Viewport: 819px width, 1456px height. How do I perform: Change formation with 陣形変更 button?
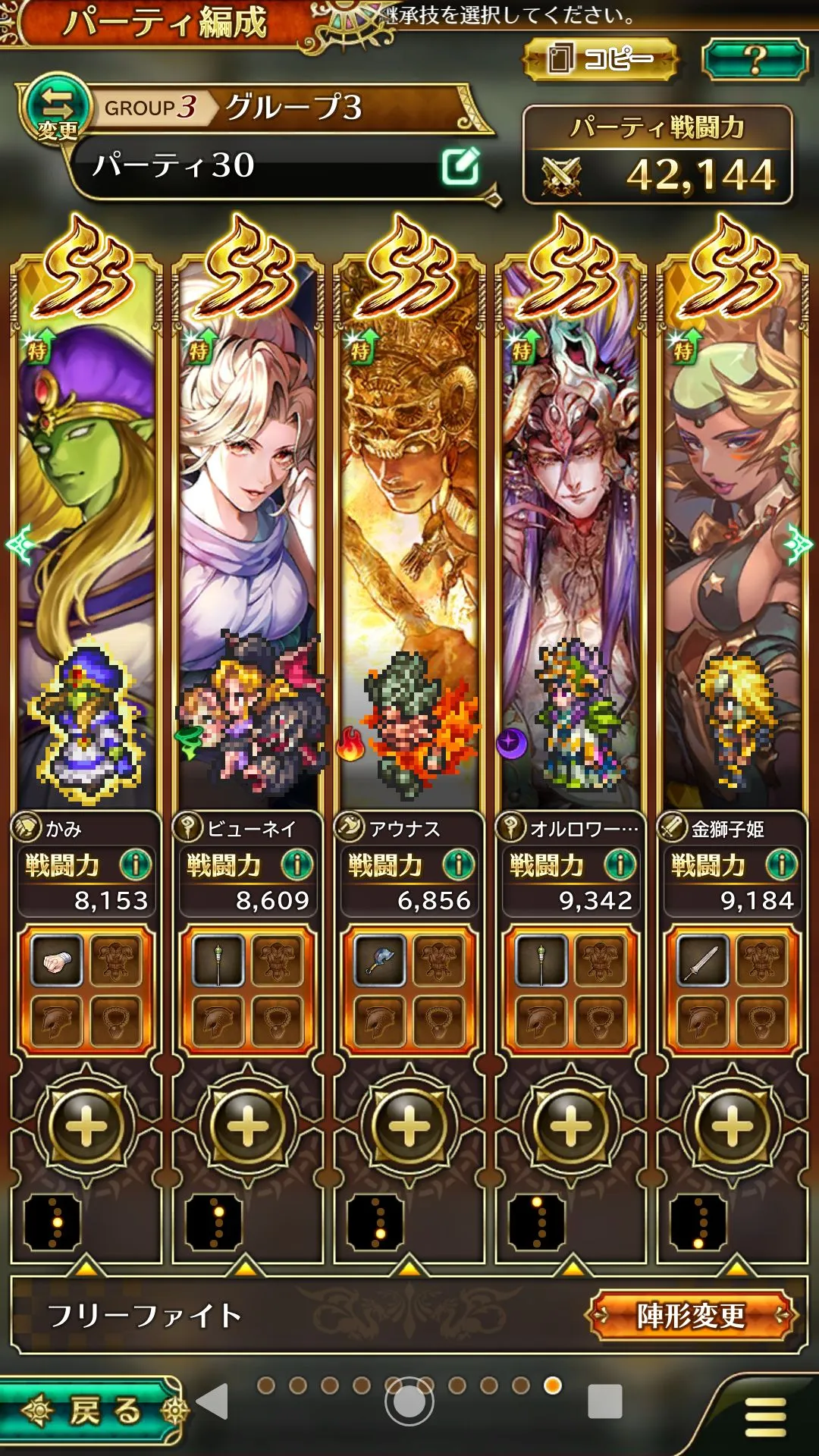click(692, 1316)
